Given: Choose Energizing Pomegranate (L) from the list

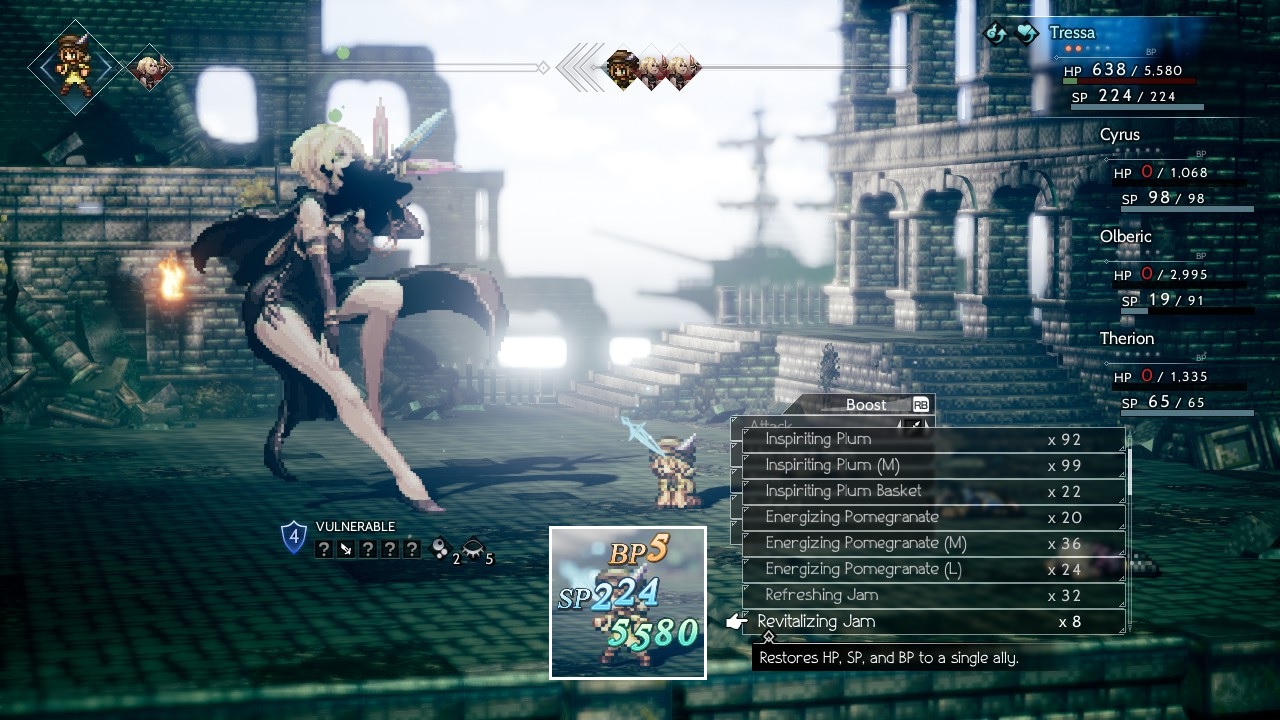Looking at the screenshot, I should click(932, 569).
